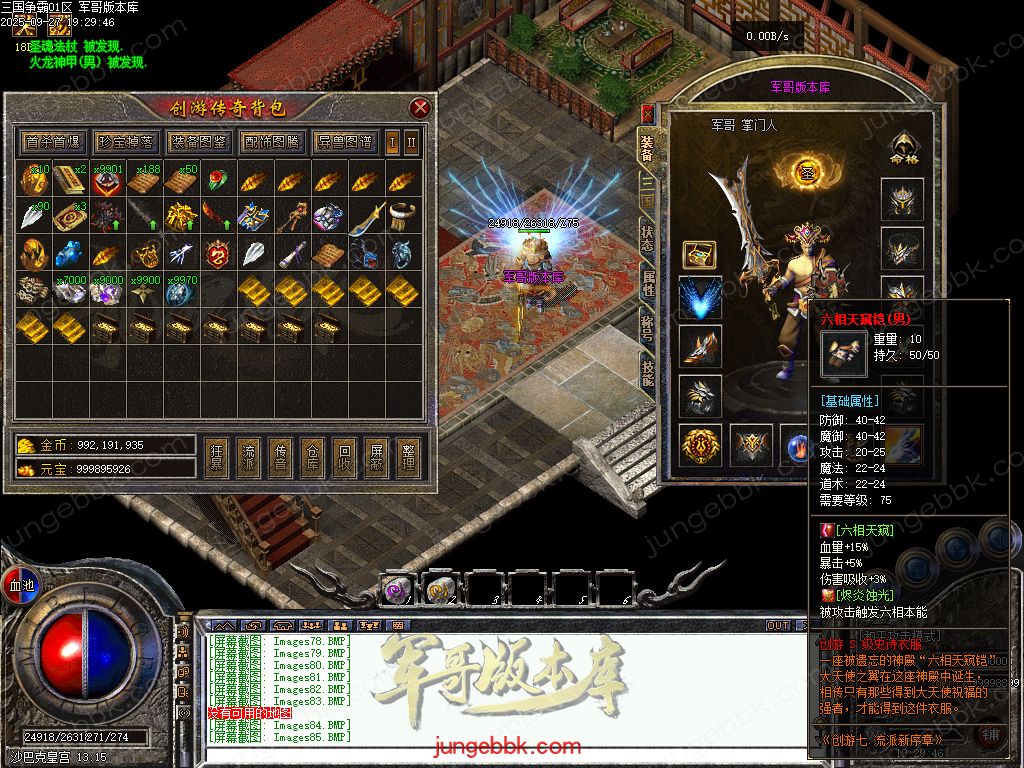Open the 珍宝掉落 tab
Image resolution: width=1024 pixels, height=768 pixels.
(126, 142)
